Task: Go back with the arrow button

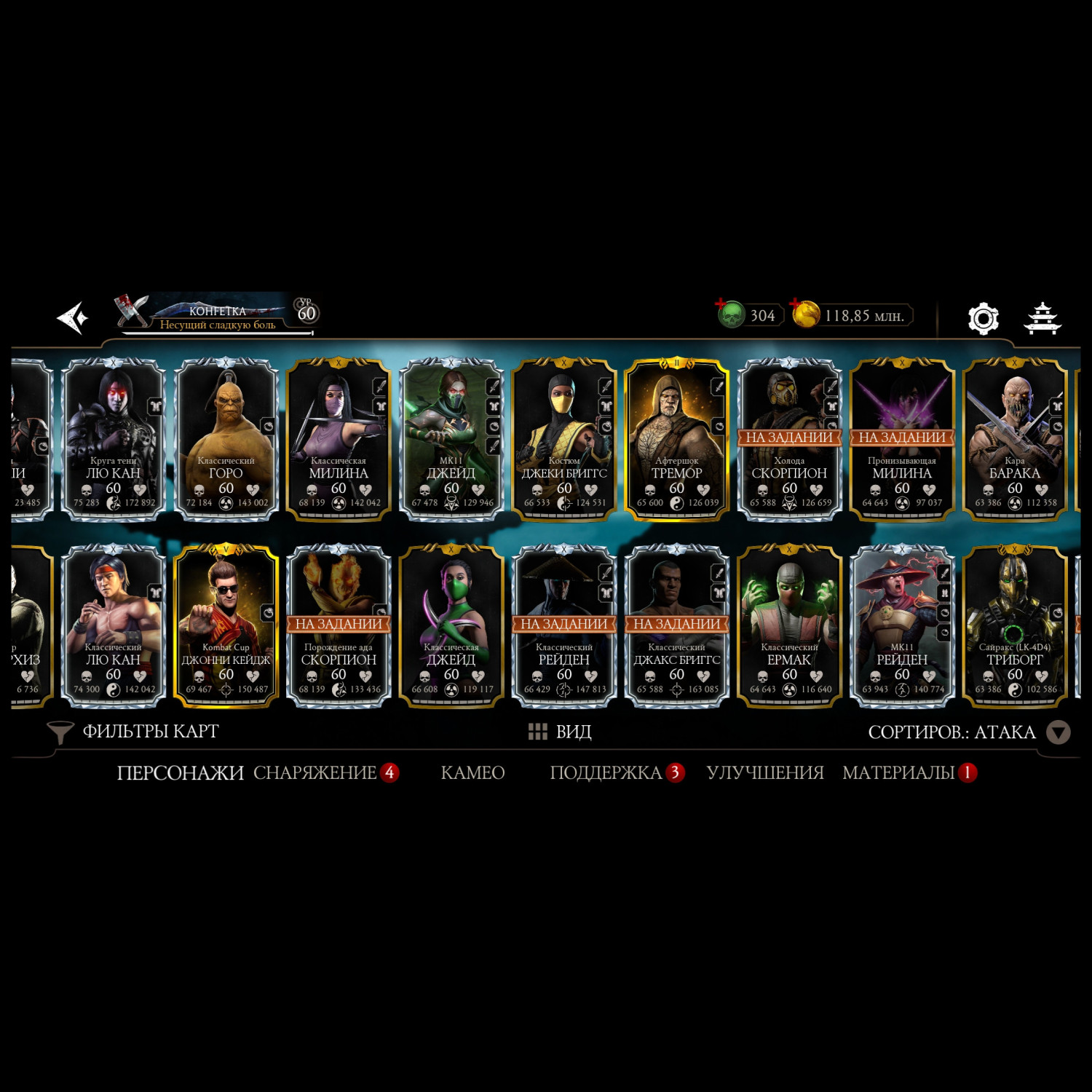Action: pyautogui.click(x=73, y=318)
